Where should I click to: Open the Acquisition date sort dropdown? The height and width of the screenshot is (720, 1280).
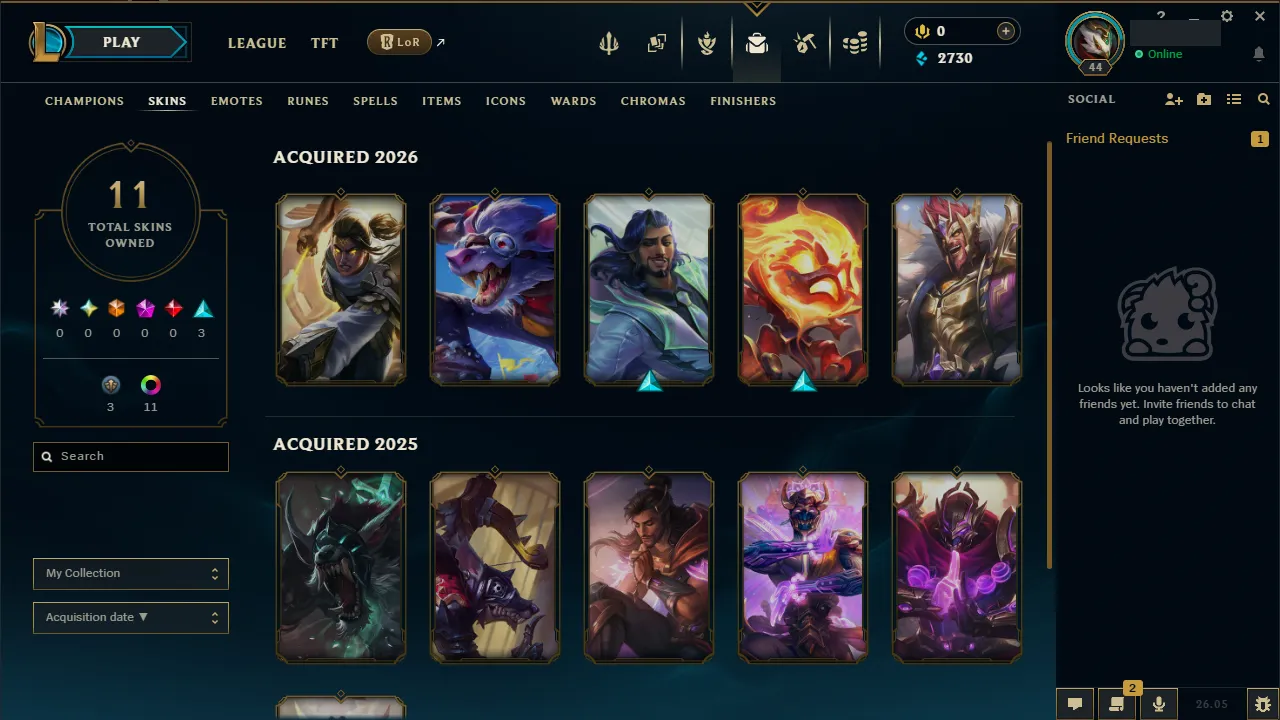[x=130, y=617]
